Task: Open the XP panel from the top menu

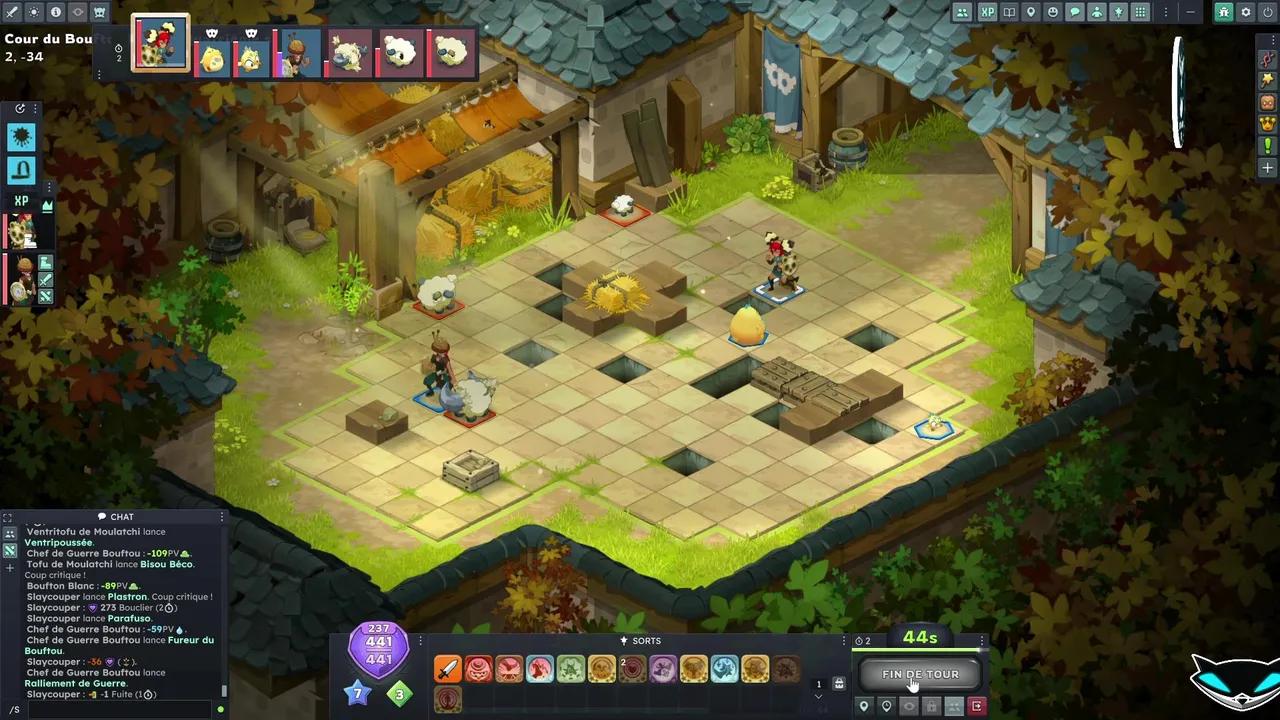Action: click(x=988, y=12)
